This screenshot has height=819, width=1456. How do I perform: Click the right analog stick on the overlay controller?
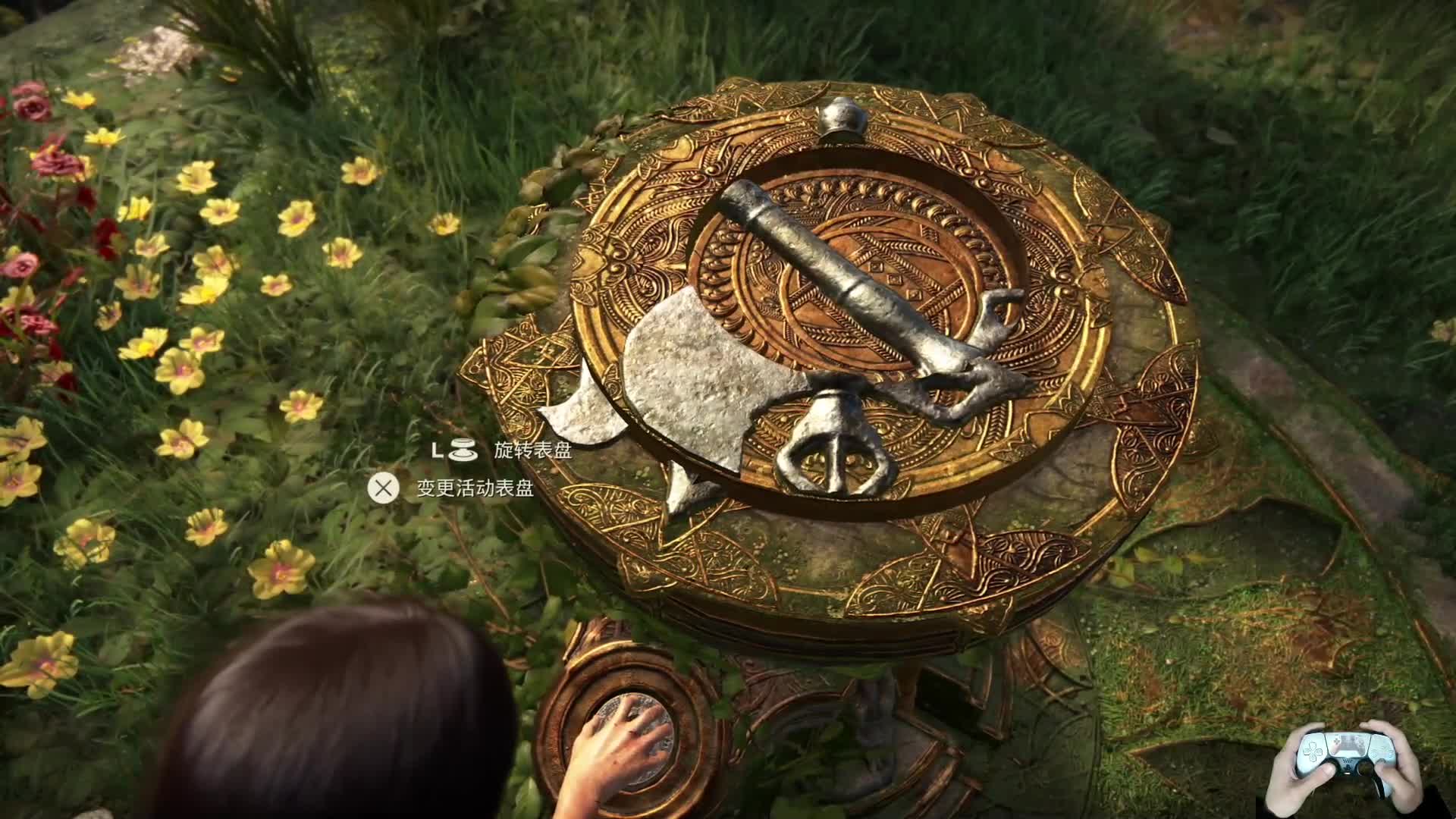click(x=1365, y=768)
